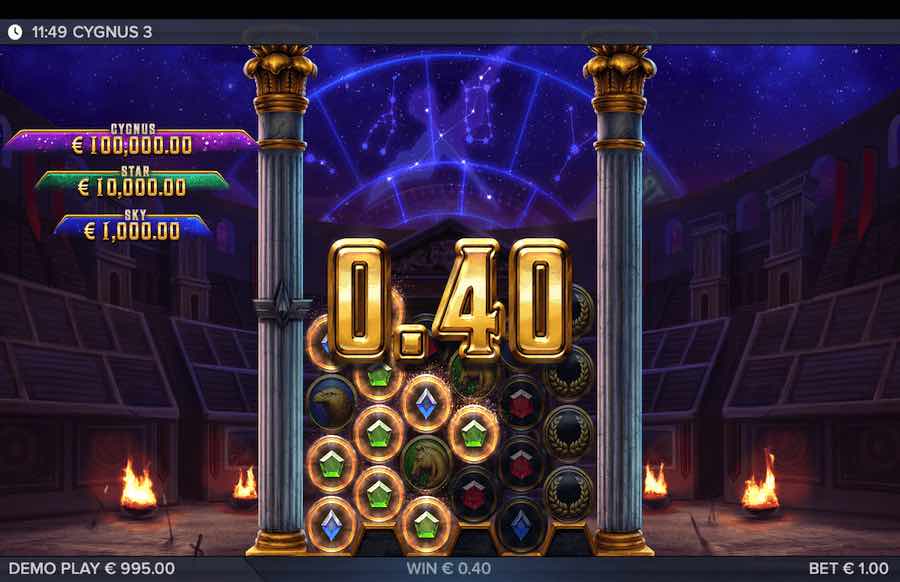Open the BET € 1.00 selector
Screen dimensions: 900x582
(x=849, y=568)
